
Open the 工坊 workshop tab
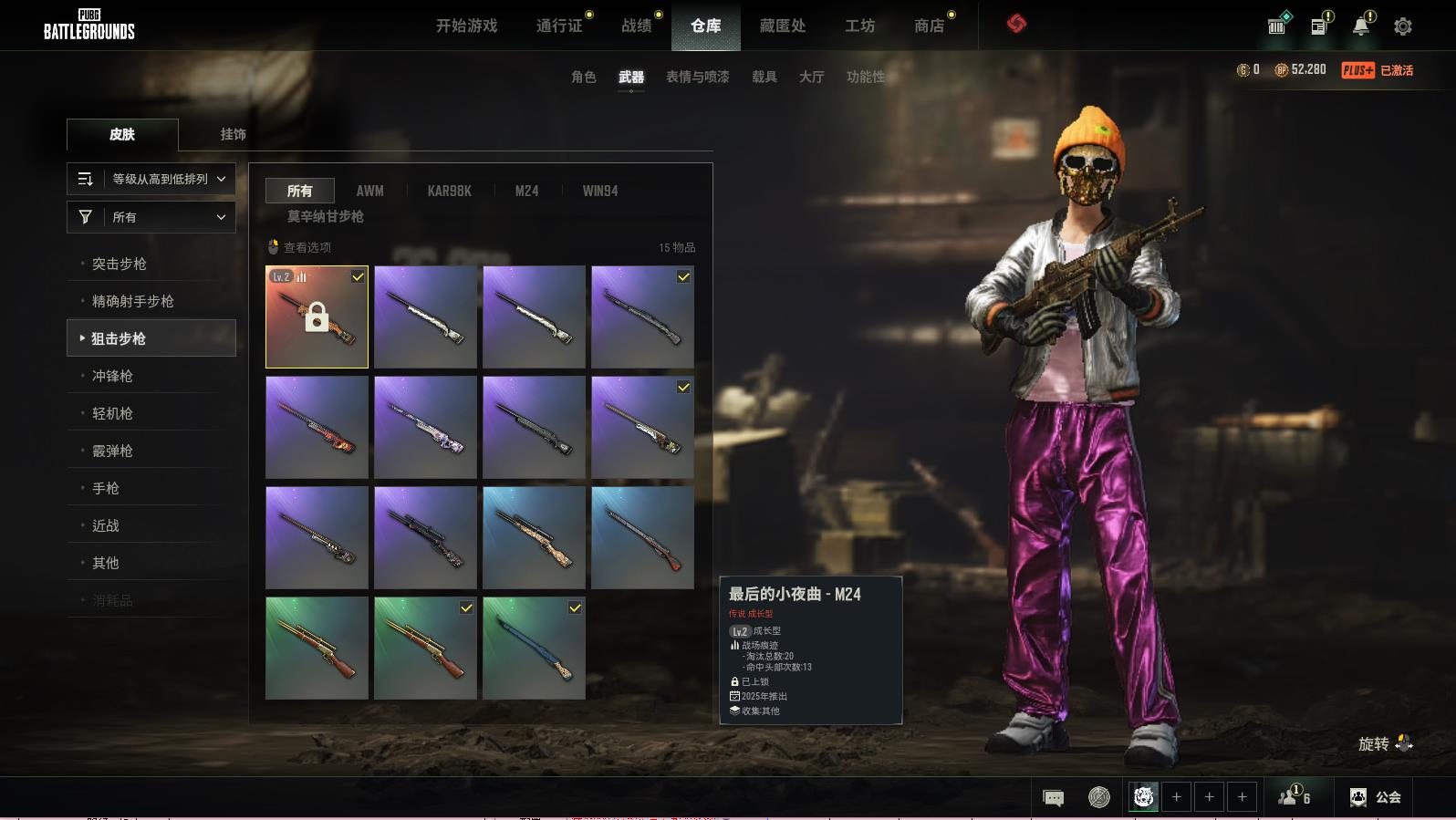point(859,26)
